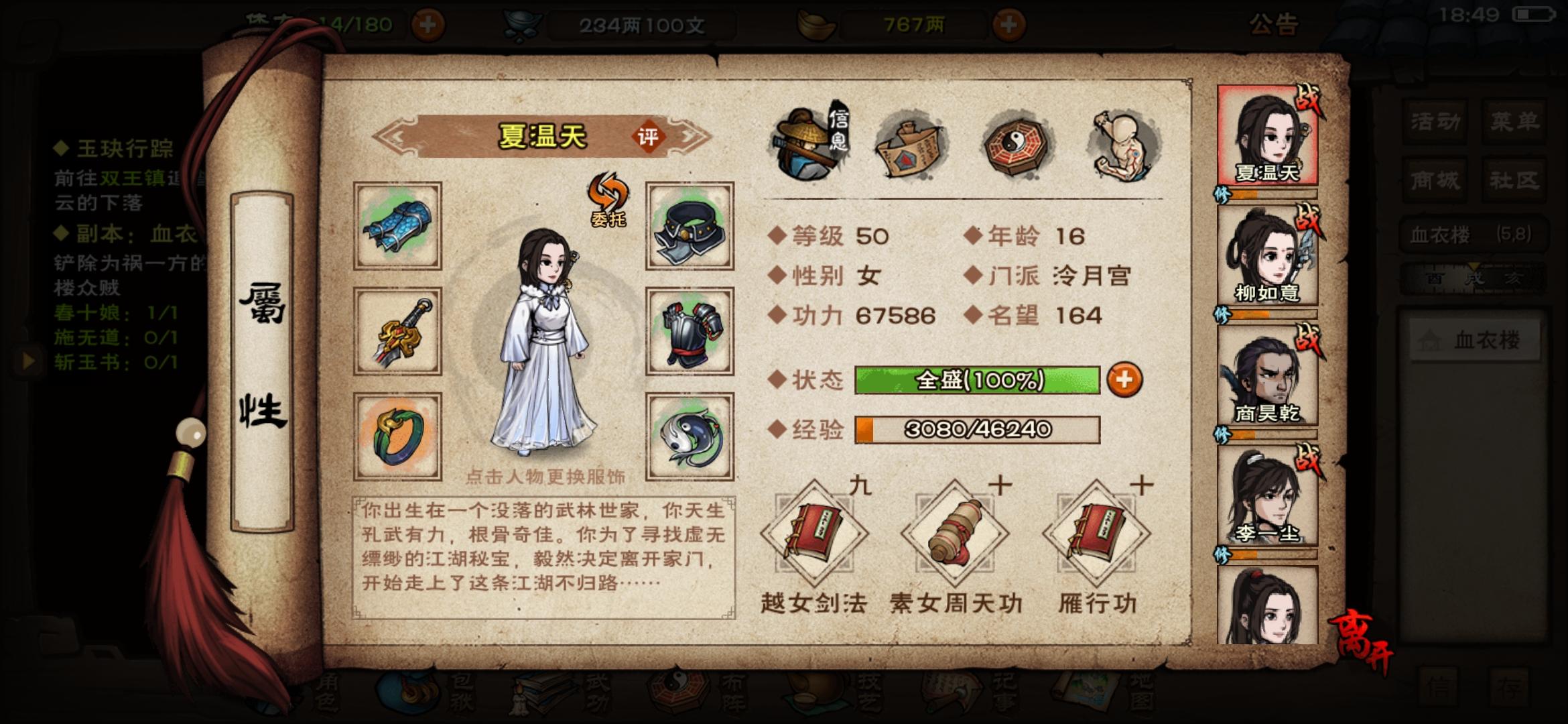Viewport: 1568px width, 724px height.
Task: Switch to the 信息 hat info tab
Action: pos(804,144)
